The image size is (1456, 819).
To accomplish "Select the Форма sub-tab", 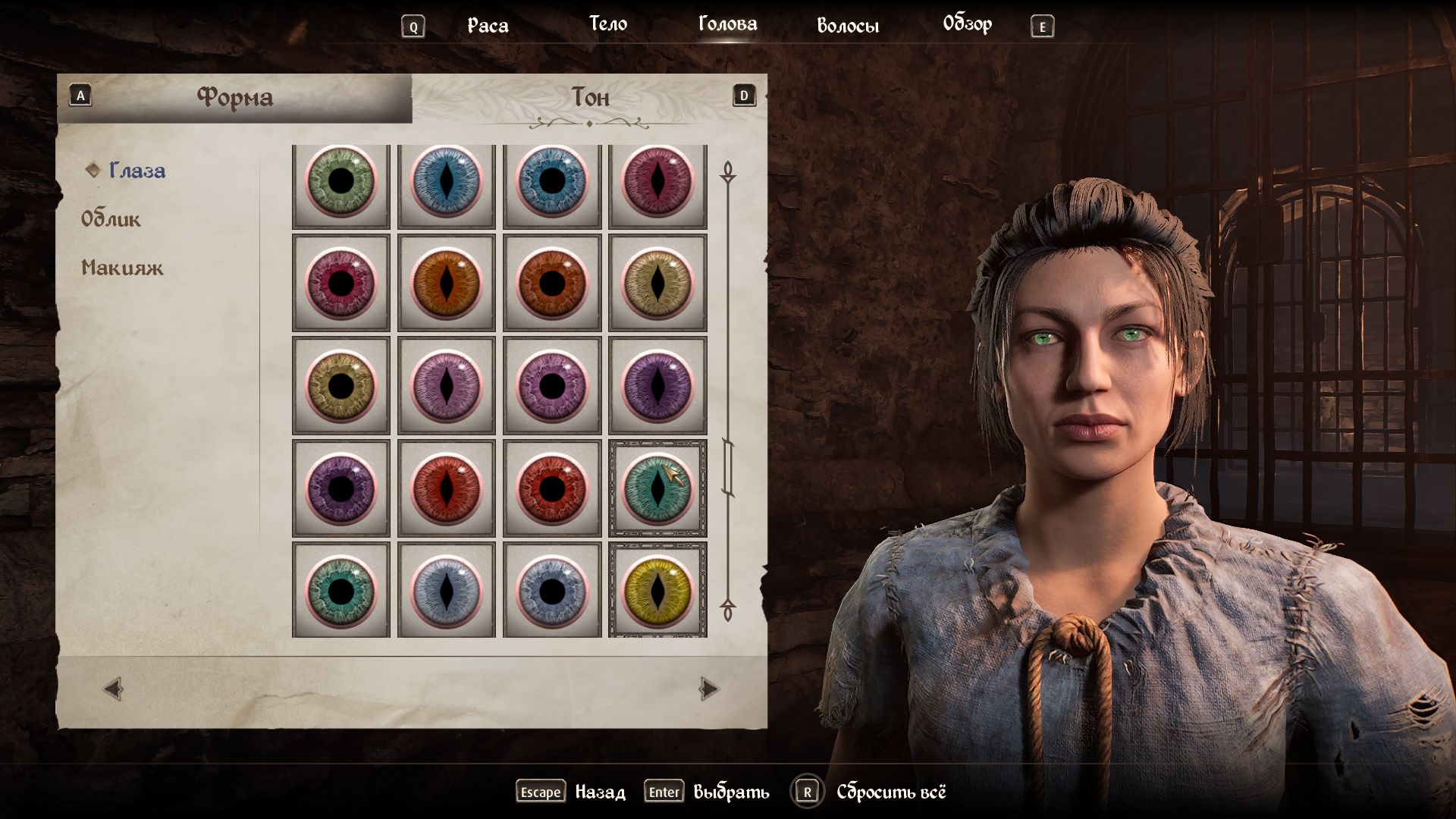I will [x=234, y=97].
